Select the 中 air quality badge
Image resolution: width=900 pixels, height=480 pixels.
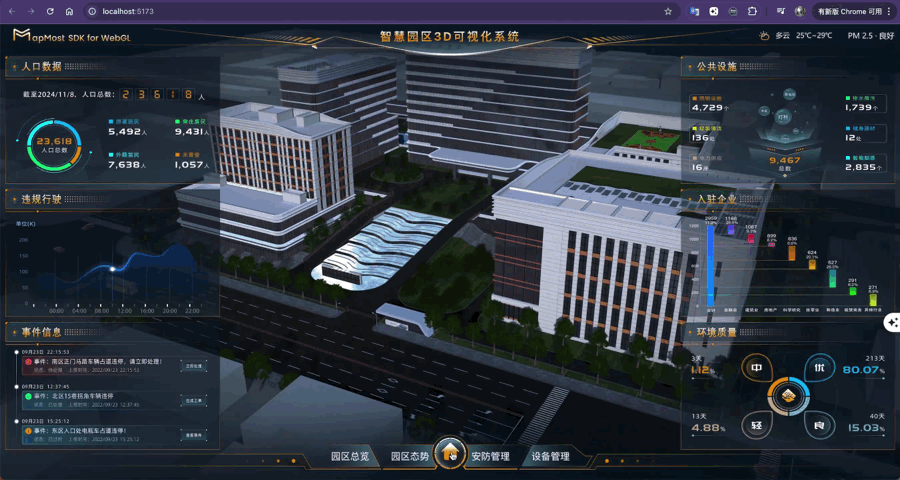point(757,368)
